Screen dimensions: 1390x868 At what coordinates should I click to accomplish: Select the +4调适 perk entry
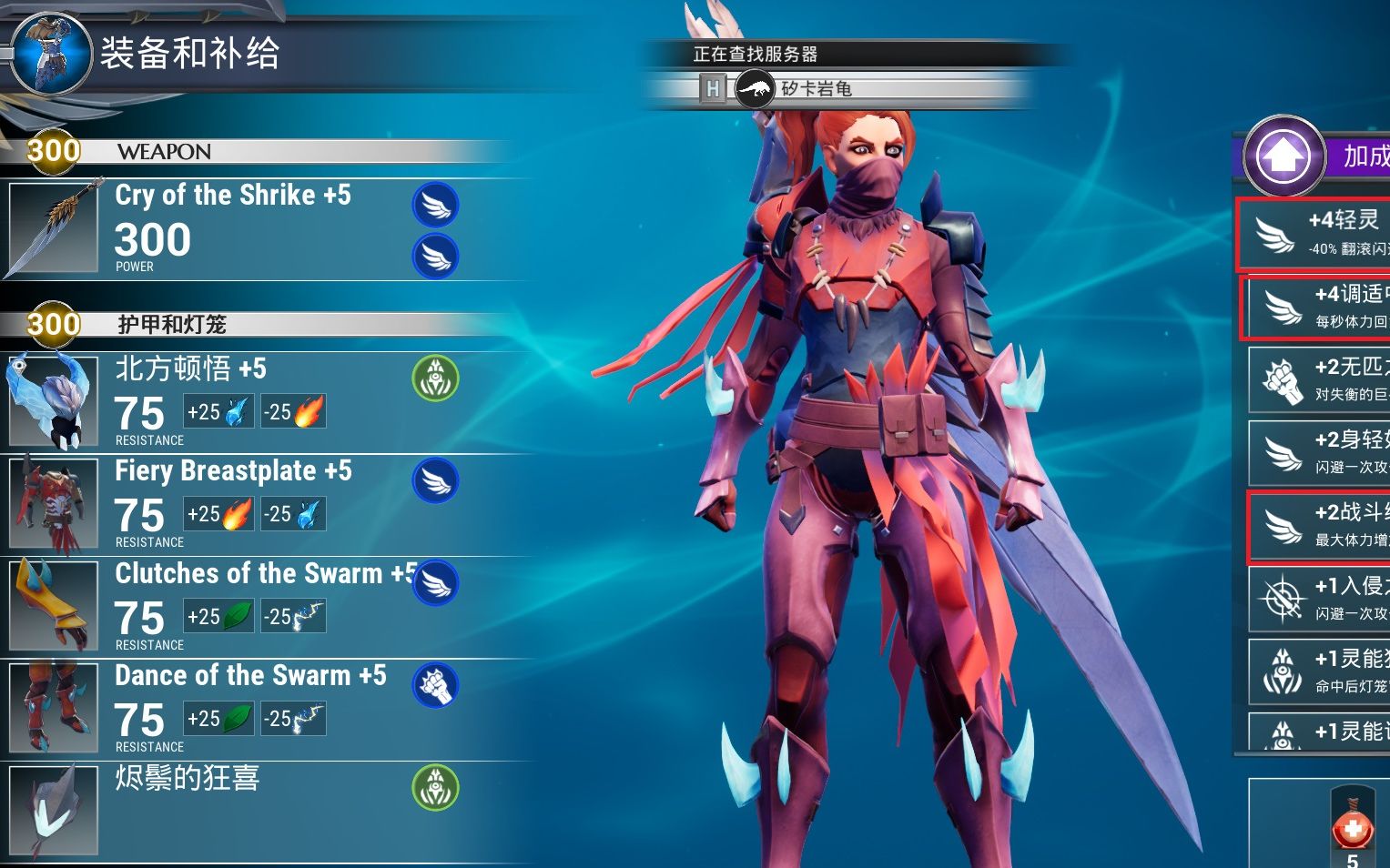tap(1318, 308)
